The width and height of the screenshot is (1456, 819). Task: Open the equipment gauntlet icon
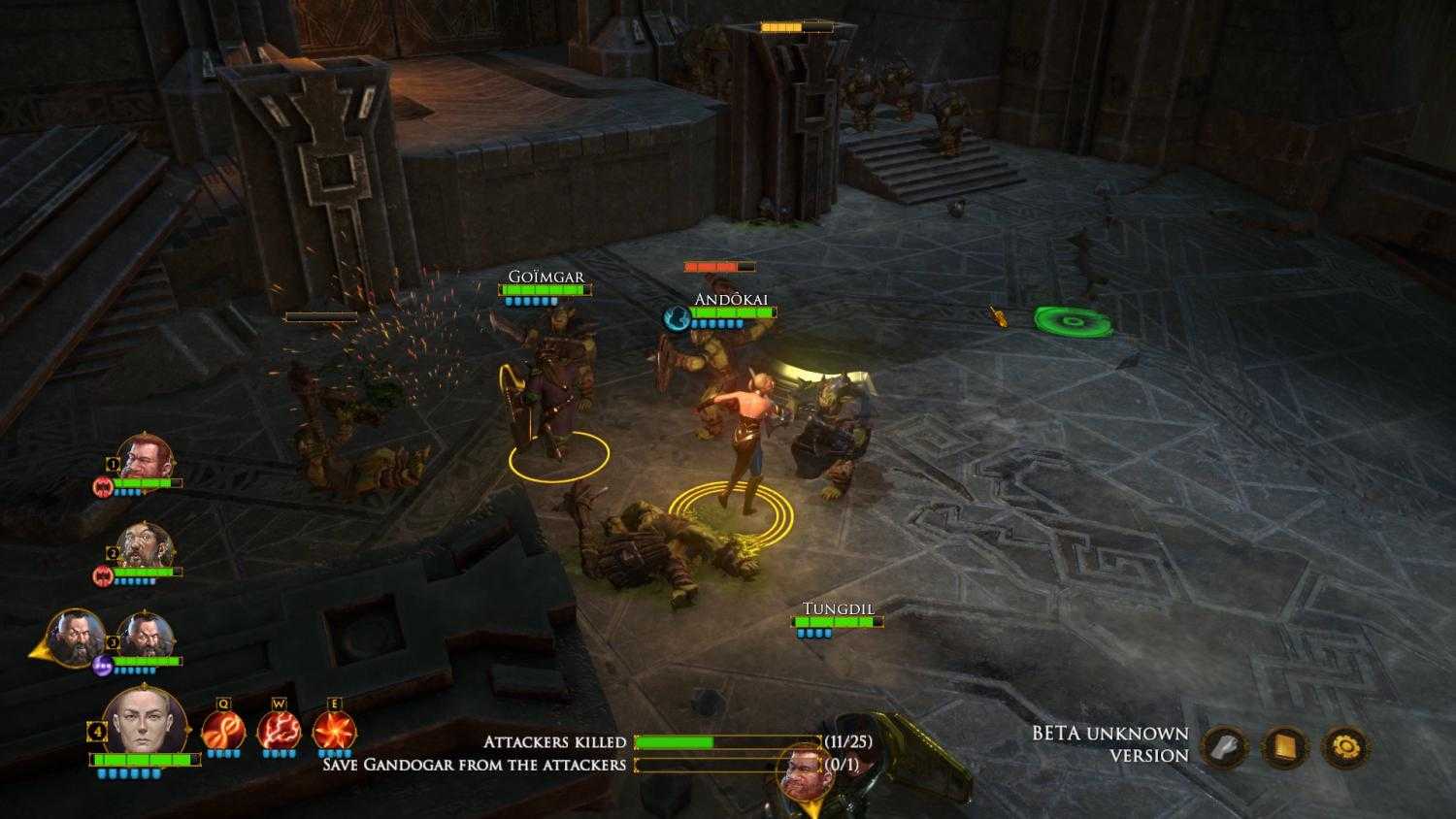coord(1223,746)
